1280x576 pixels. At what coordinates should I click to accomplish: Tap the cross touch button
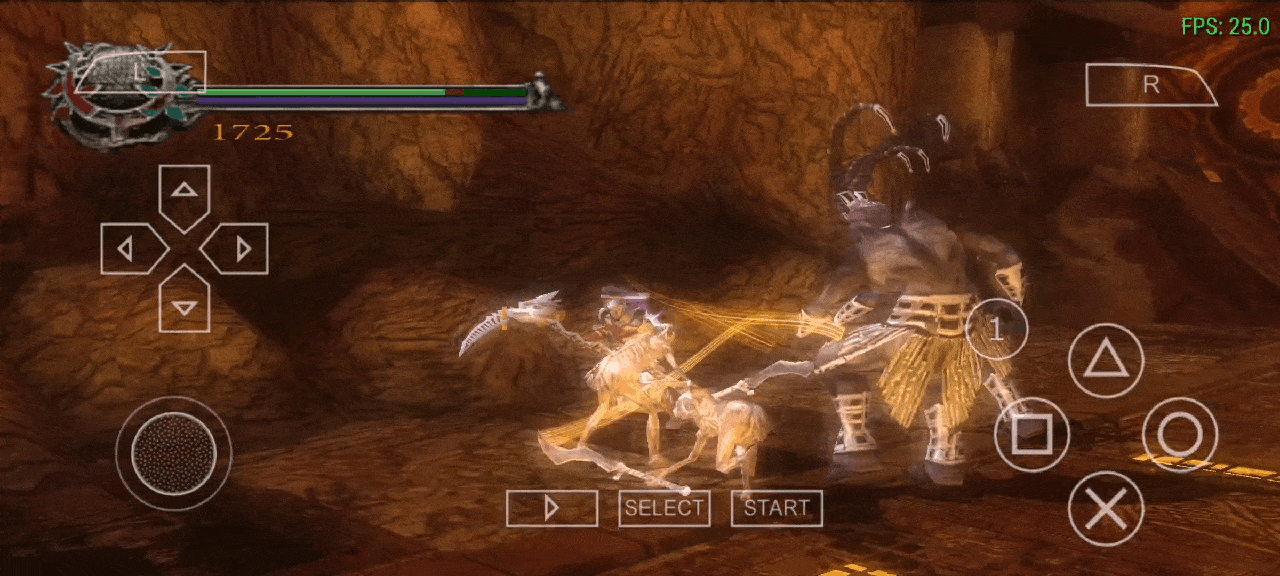pyautogui.click(x=1106, y=509)
